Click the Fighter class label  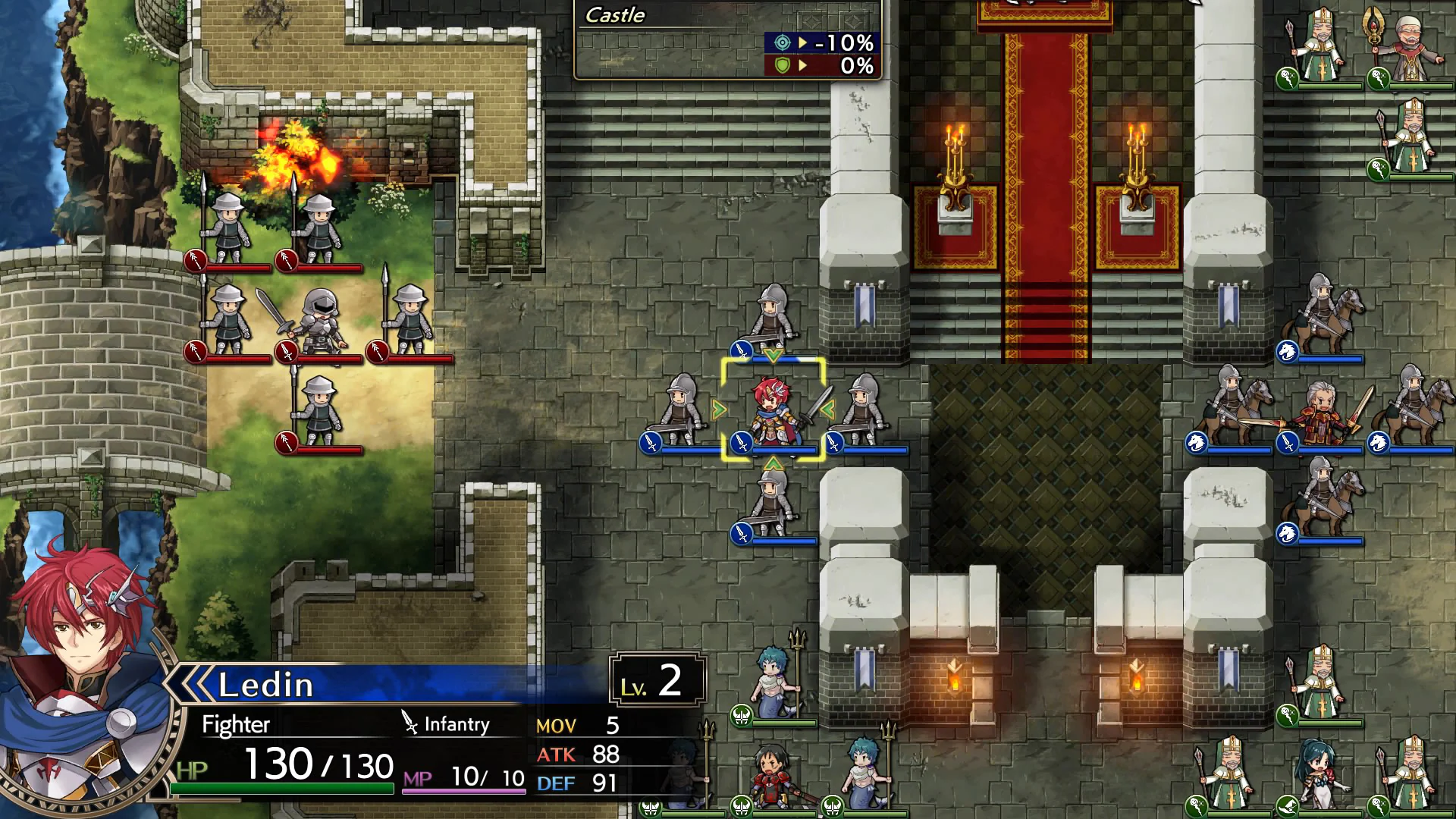point(235,724)
